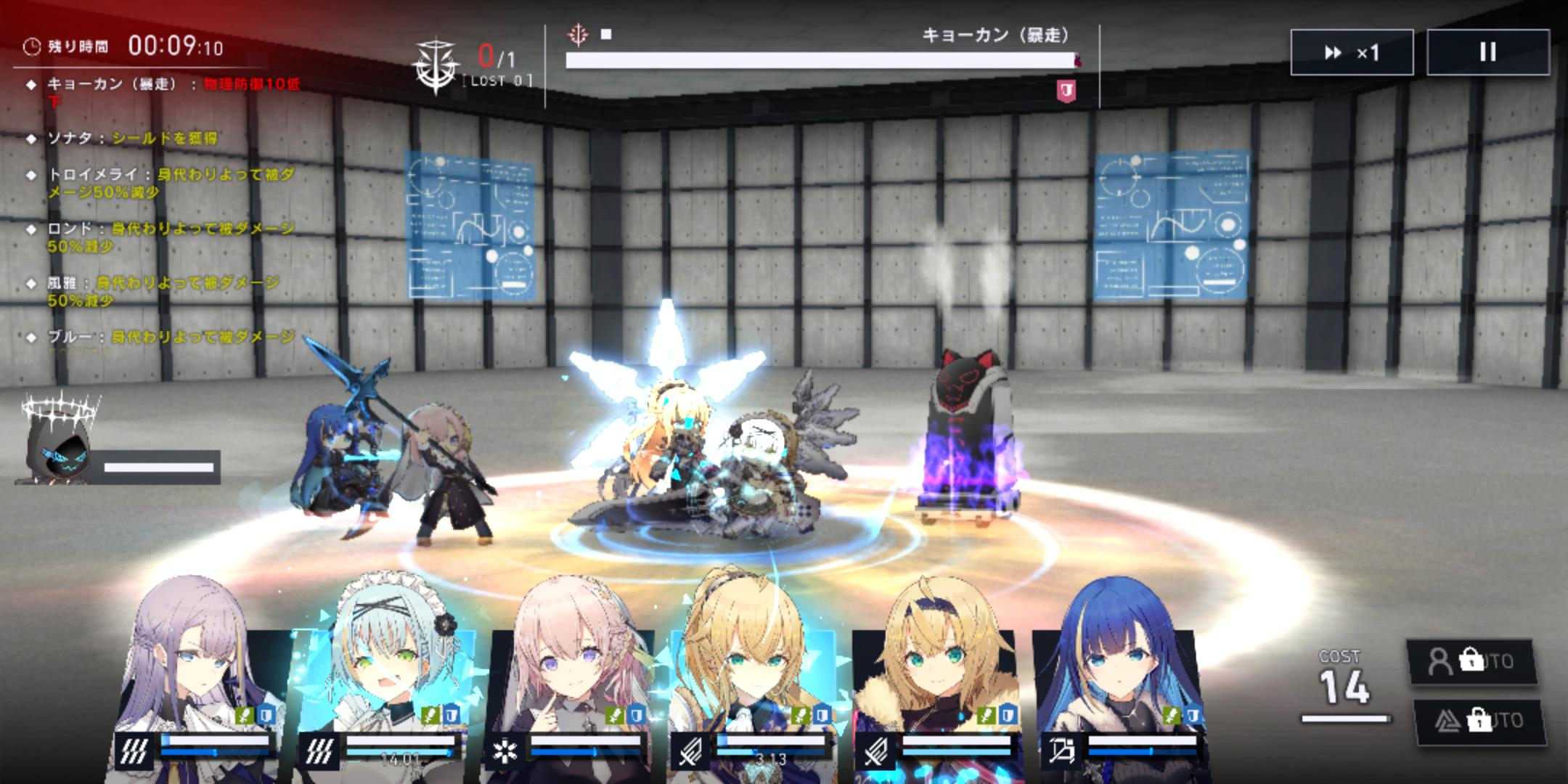Screen dimensions: 1568x784
Task: Tap the hooded character icon with halo
Action: (x=58, y=443)
